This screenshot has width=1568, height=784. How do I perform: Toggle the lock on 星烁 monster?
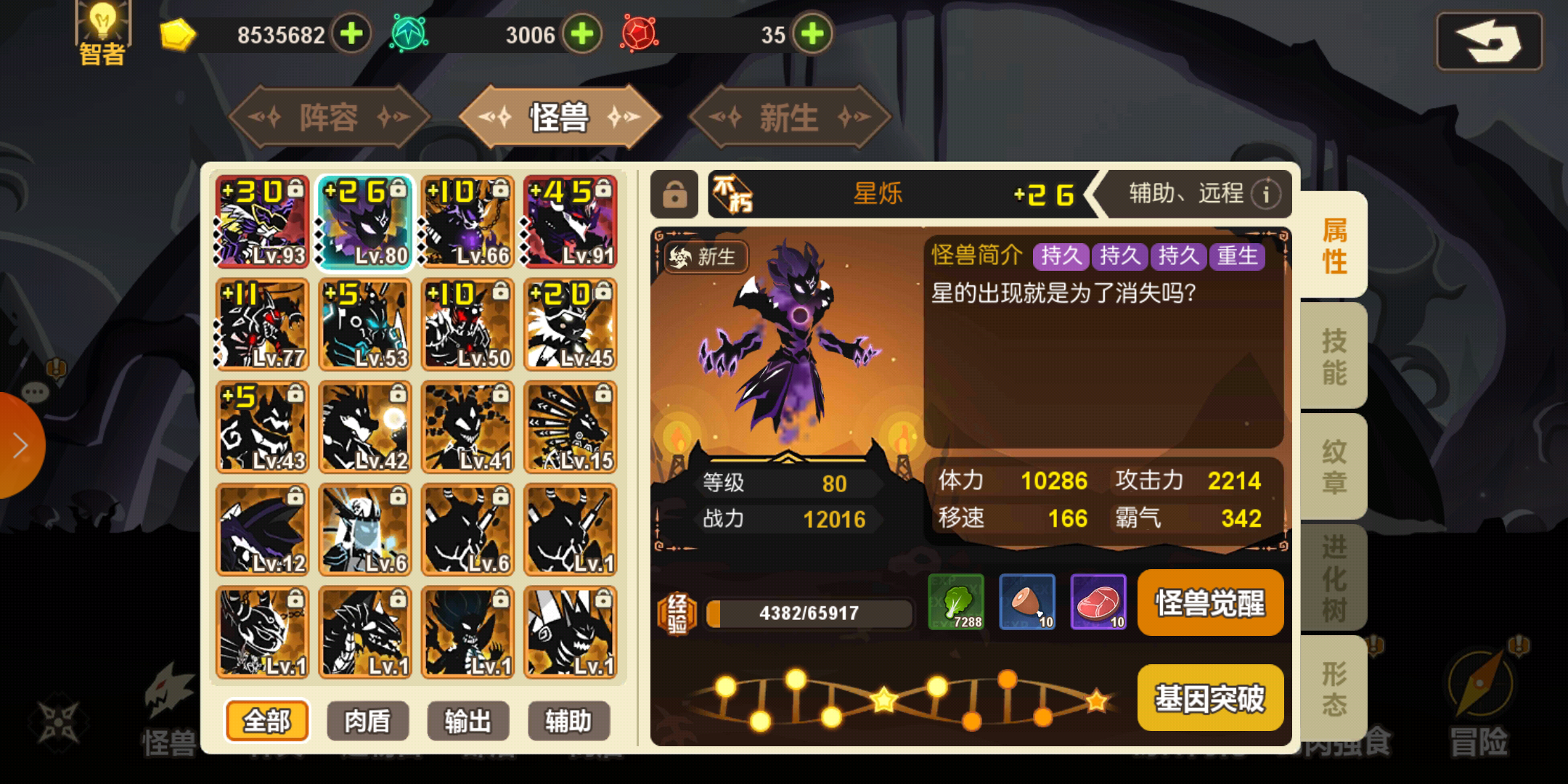(x=674, y=195)
